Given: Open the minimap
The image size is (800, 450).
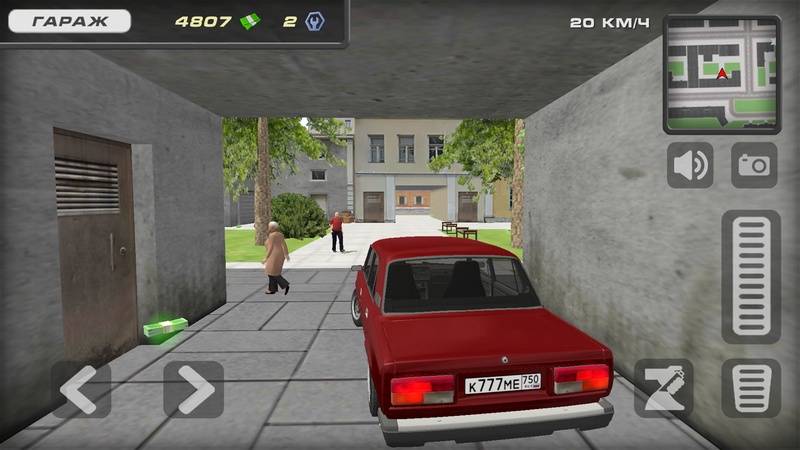Looking at the screenshot, I should [722, 74].
